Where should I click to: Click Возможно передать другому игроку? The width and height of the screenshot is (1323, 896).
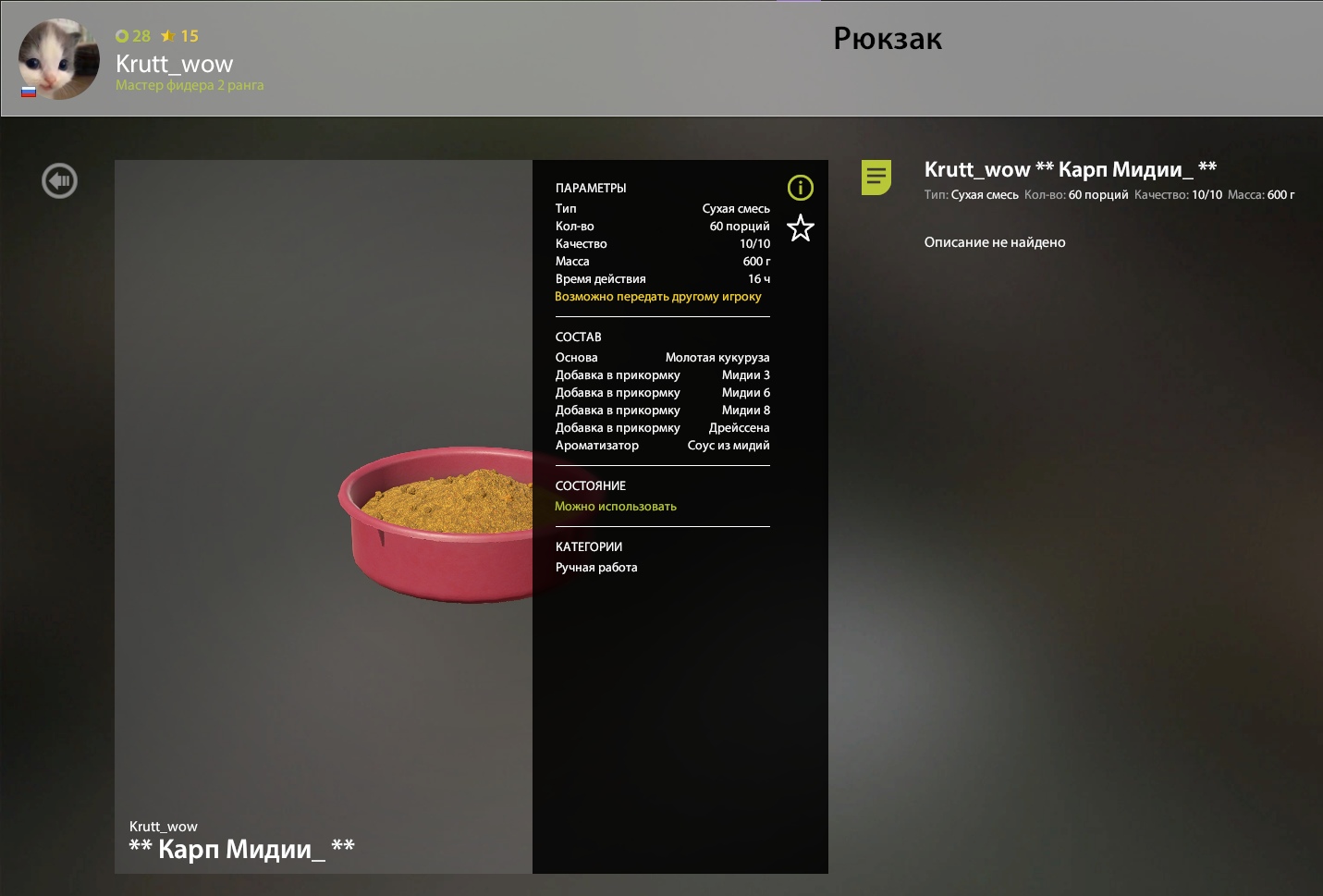point(657,296)
